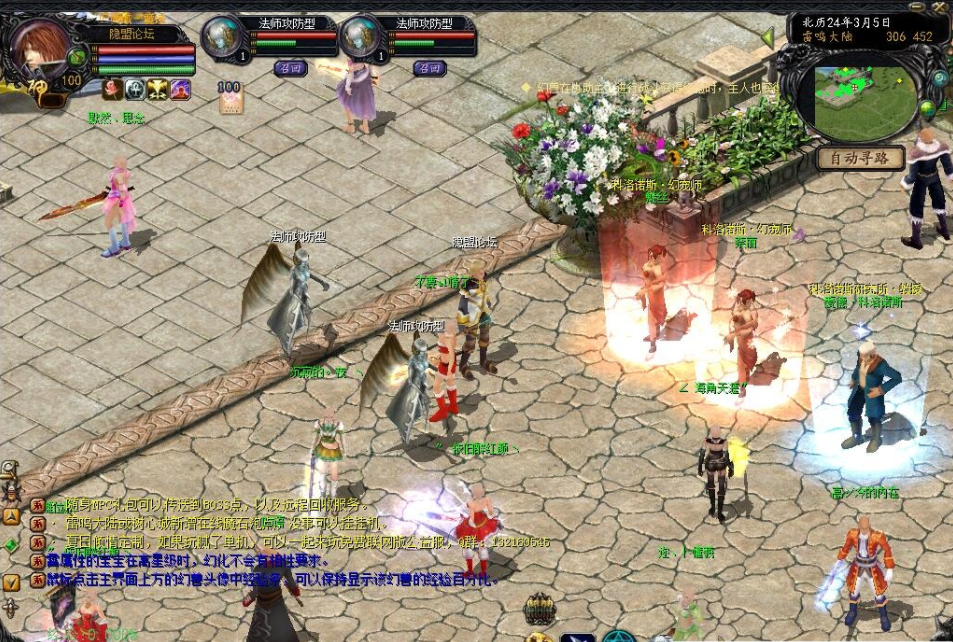Viewport: 953px width, 642px height.
Task: Click the card icon labeled 100
Action: [x=230, y=98]
